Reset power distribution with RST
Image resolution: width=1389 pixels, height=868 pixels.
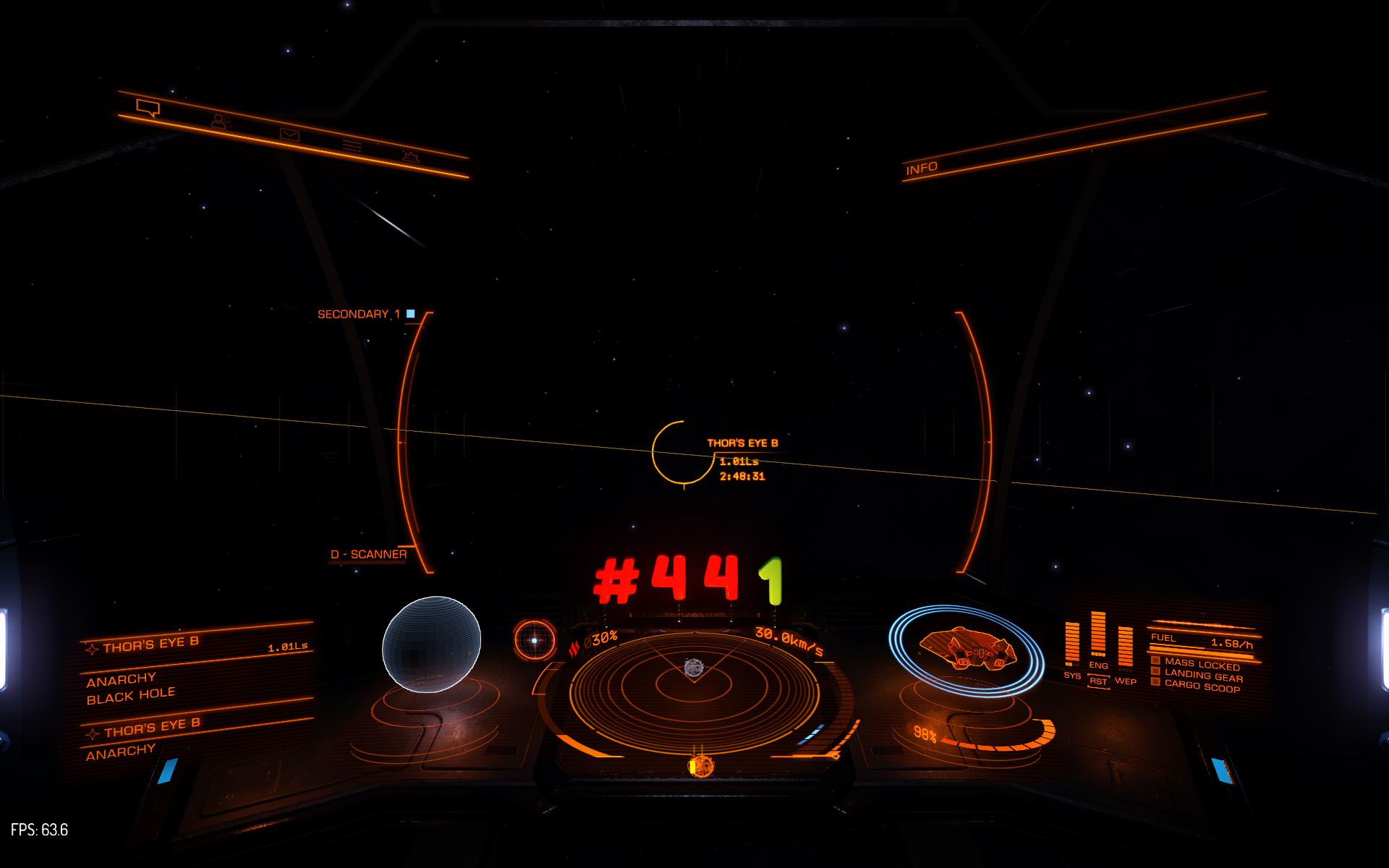1098,681
